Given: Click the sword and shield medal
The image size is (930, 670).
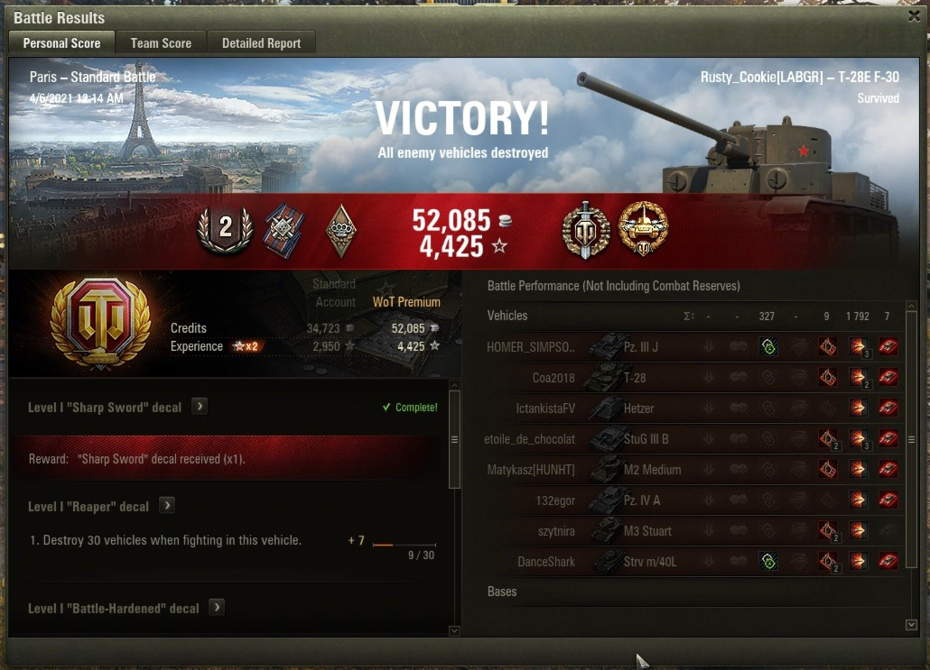Looking at the screenshot, I should [585, 231].
